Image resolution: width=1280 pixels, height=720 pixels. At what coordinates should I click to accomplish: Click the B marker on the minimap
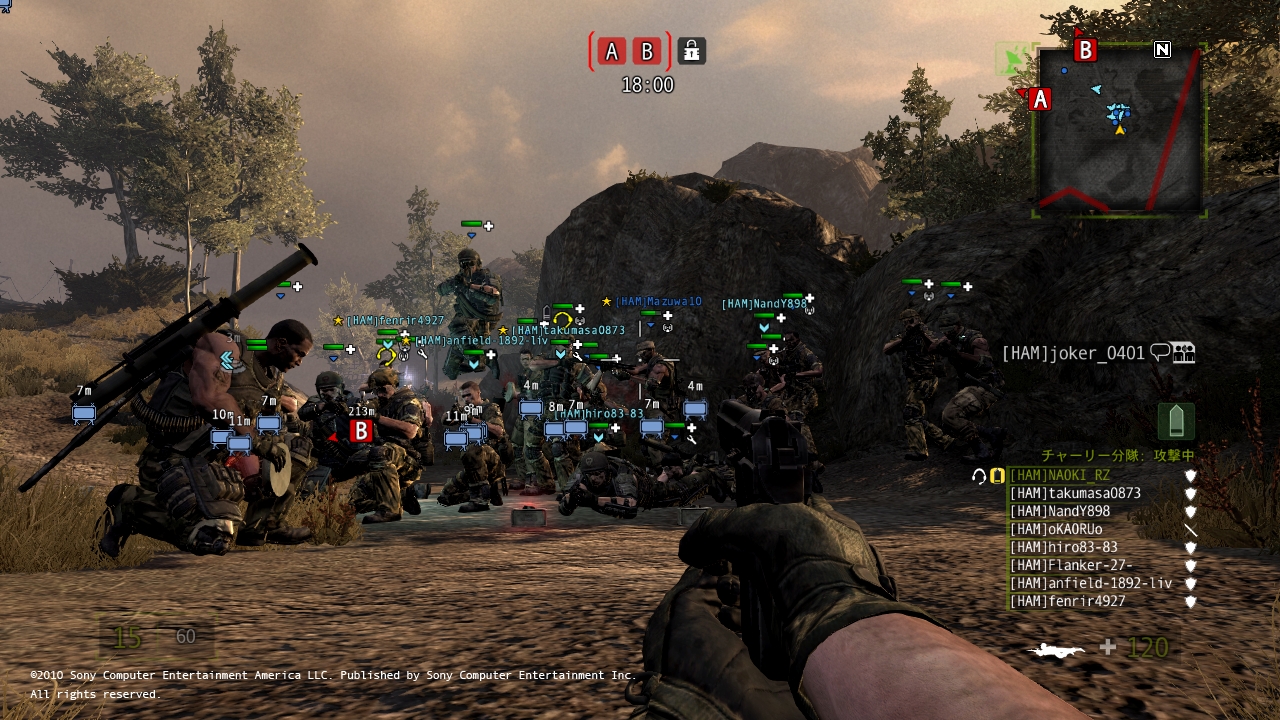(1085, 49)
